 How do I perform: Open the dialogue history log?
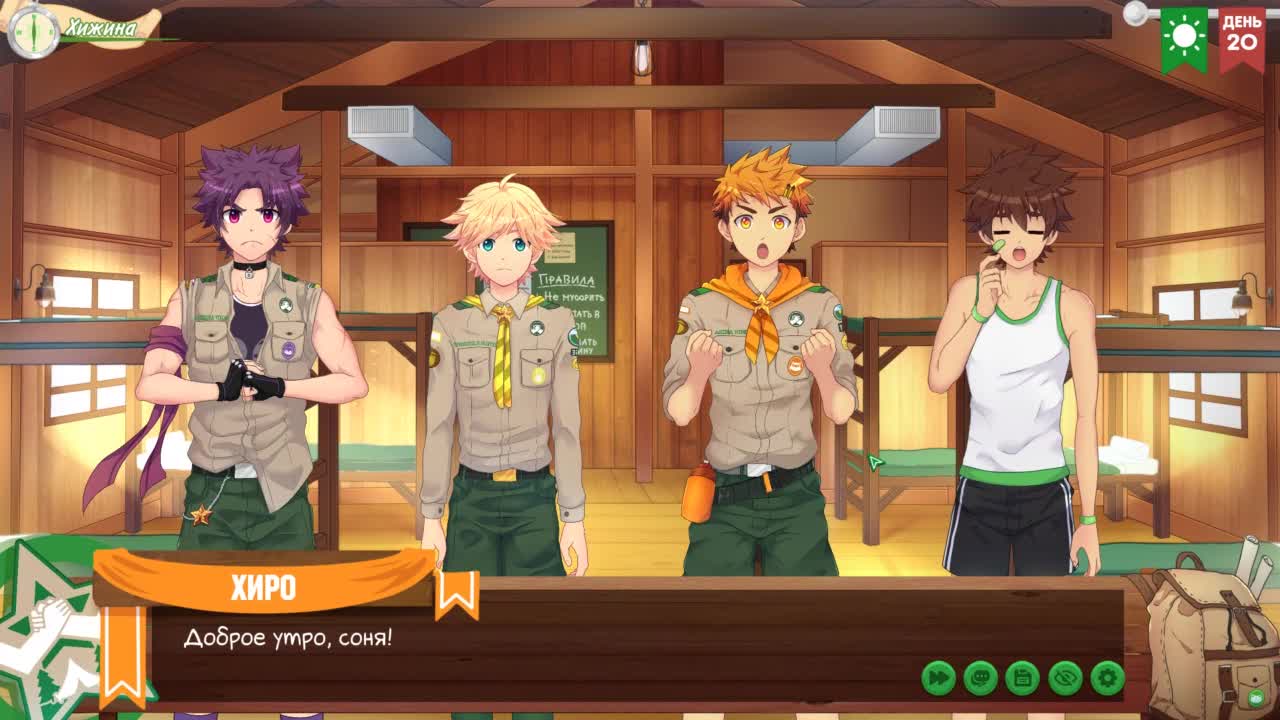tap(981, 678)
